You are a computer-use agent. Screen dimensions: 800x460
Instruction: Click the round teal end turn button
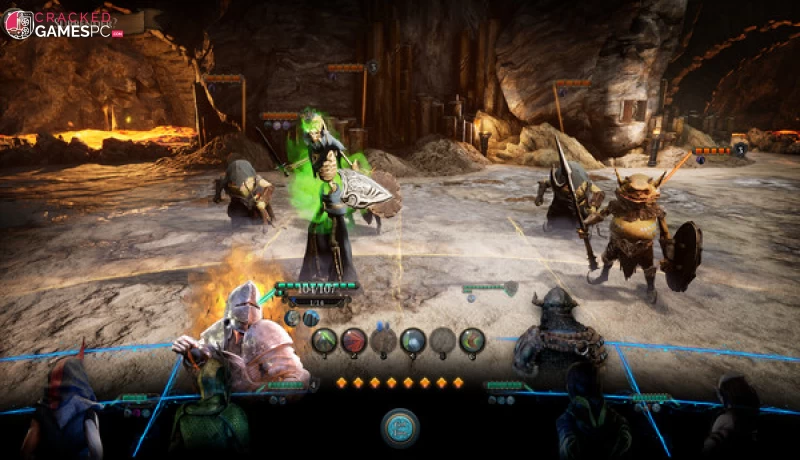click(400, 427)
